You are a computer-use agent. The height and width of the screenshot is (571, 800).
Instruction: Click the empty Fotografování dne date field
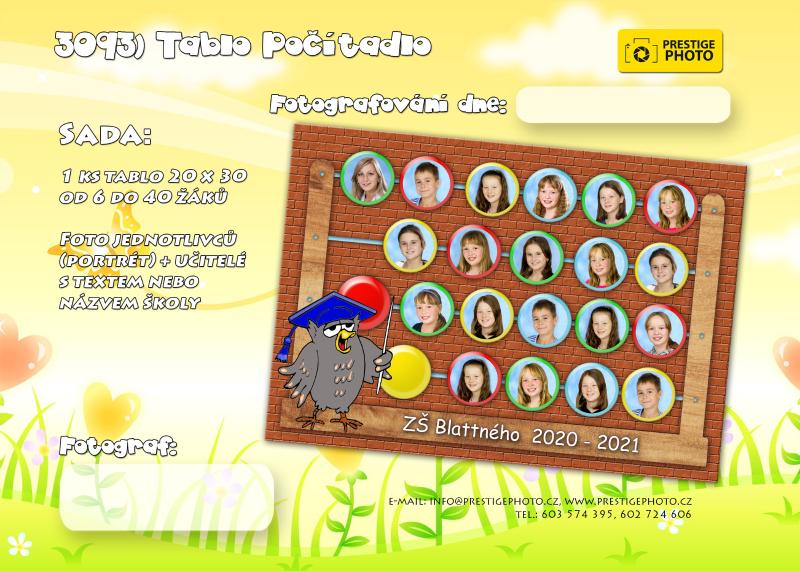pos(623,105)
